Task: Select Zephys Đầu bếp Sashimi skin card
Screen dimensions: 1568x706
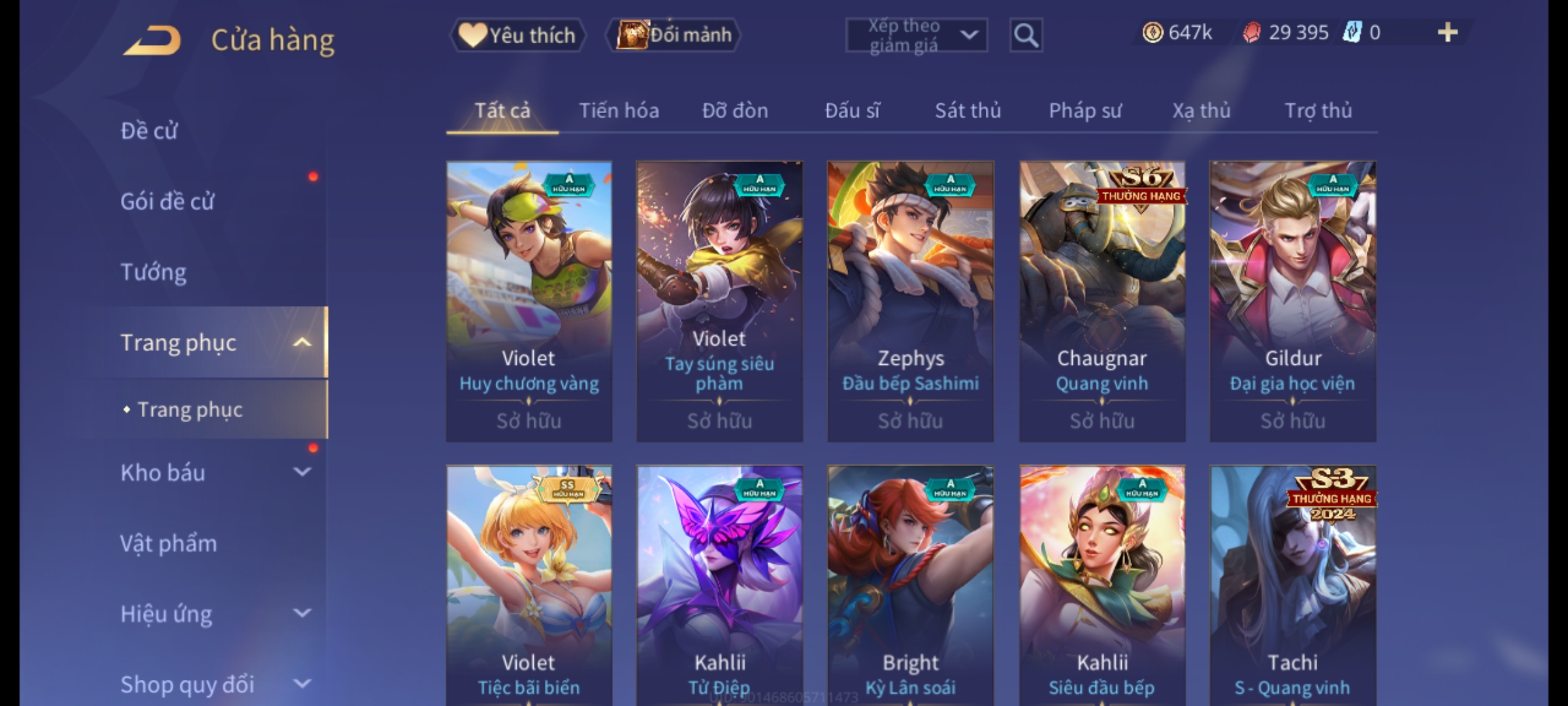Action: tap(911, 301)
